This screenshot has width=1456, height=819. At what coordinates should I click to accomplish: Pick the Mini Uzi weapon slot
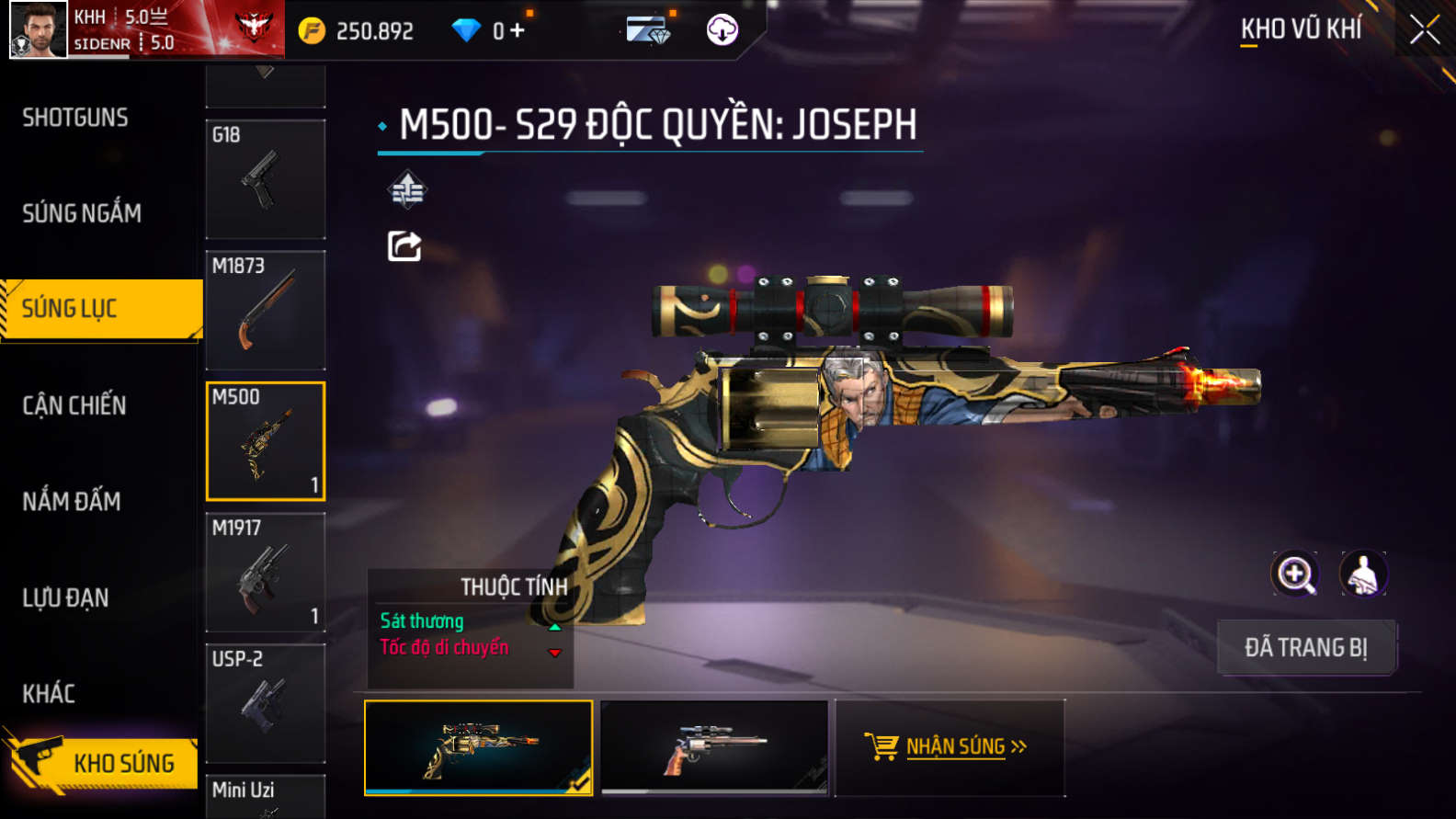(x=266, y=796)
